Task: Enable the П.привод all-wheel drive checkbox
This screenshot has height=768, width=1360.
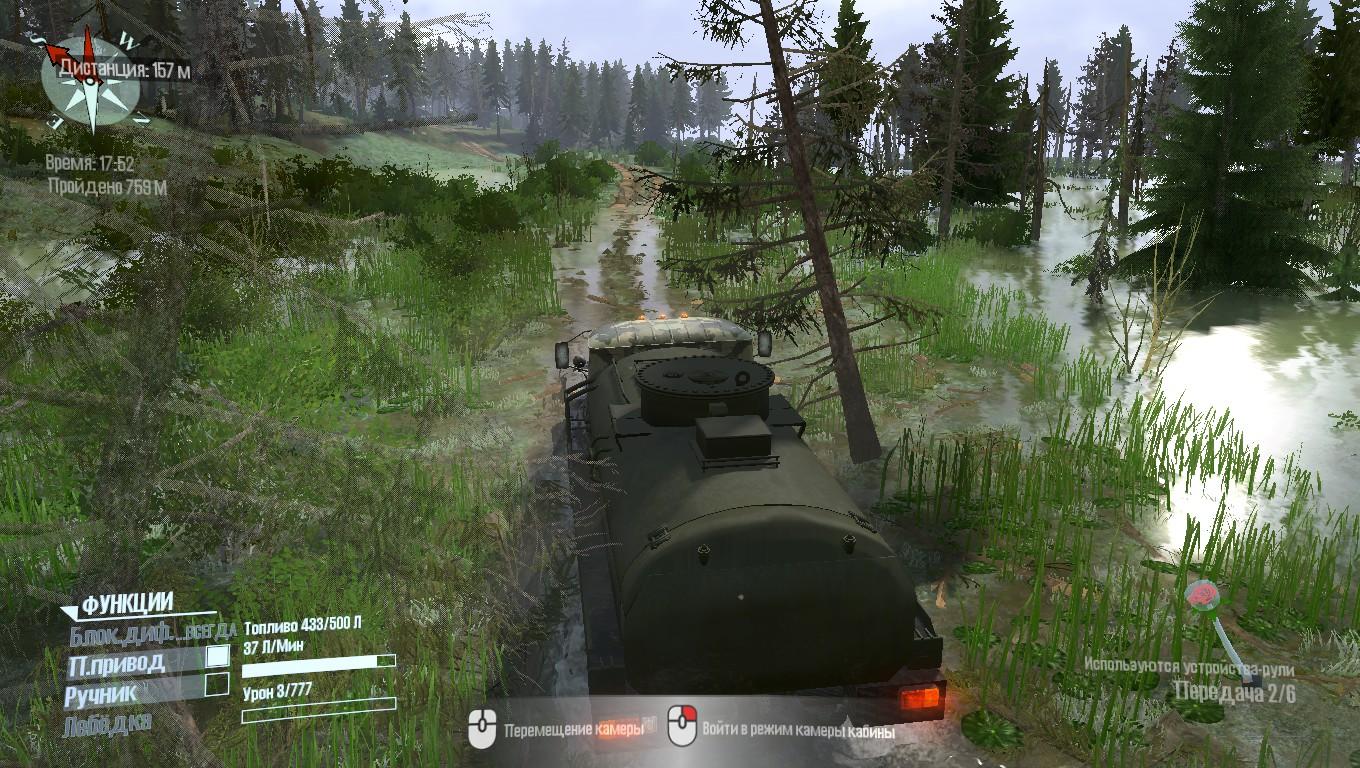Action: (217, 657)
